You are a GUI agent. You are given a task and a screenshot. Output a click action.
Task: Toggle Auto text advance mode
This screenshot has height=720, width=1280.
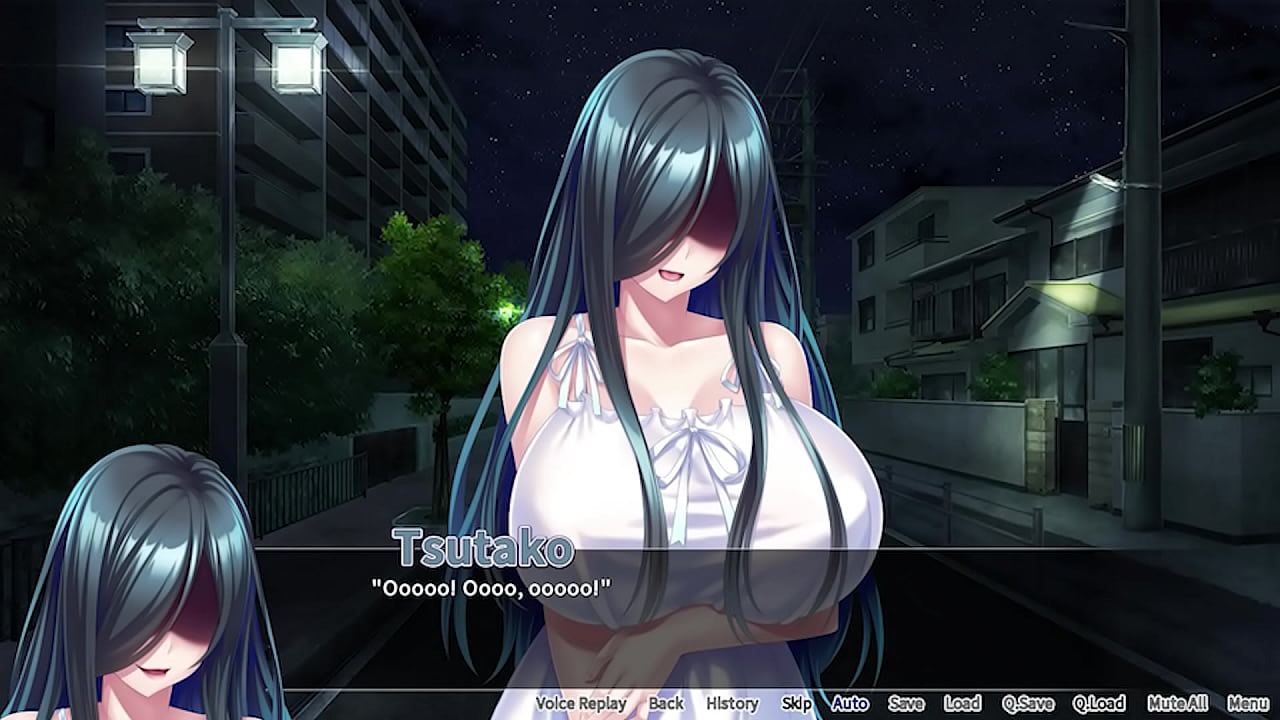(x=850, y=703)
